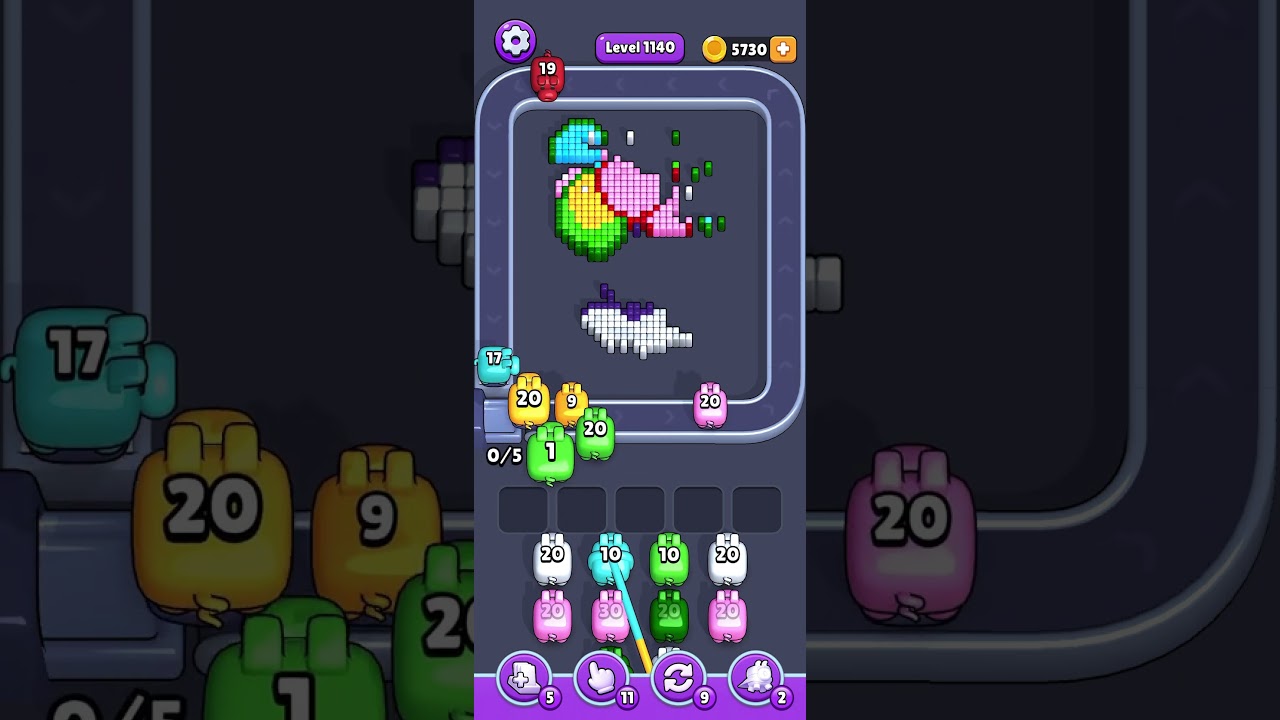Activate the shuffle booster with 9 uses
Image resolution: width=1280 pixels, height=720 pixels.
[x=678, y=679]
